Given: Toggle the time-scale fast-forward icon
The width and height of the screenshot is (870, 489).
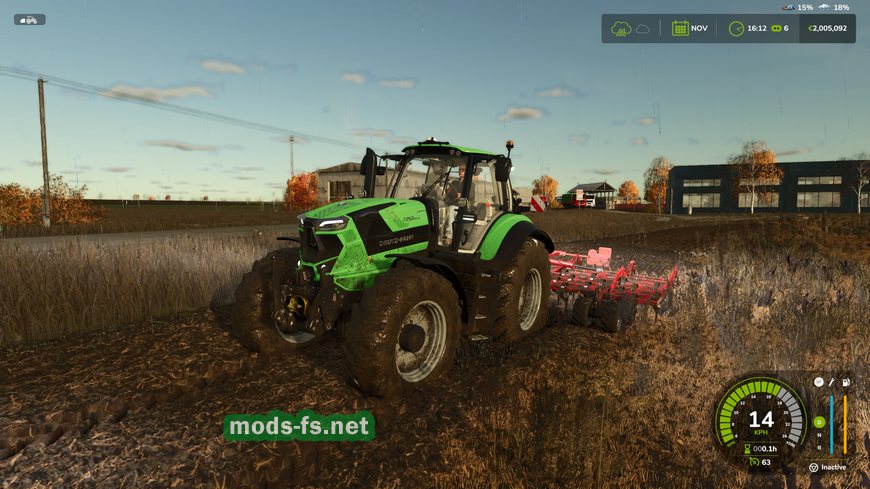Looking at the screenshot, I should (x=774, y=28).
